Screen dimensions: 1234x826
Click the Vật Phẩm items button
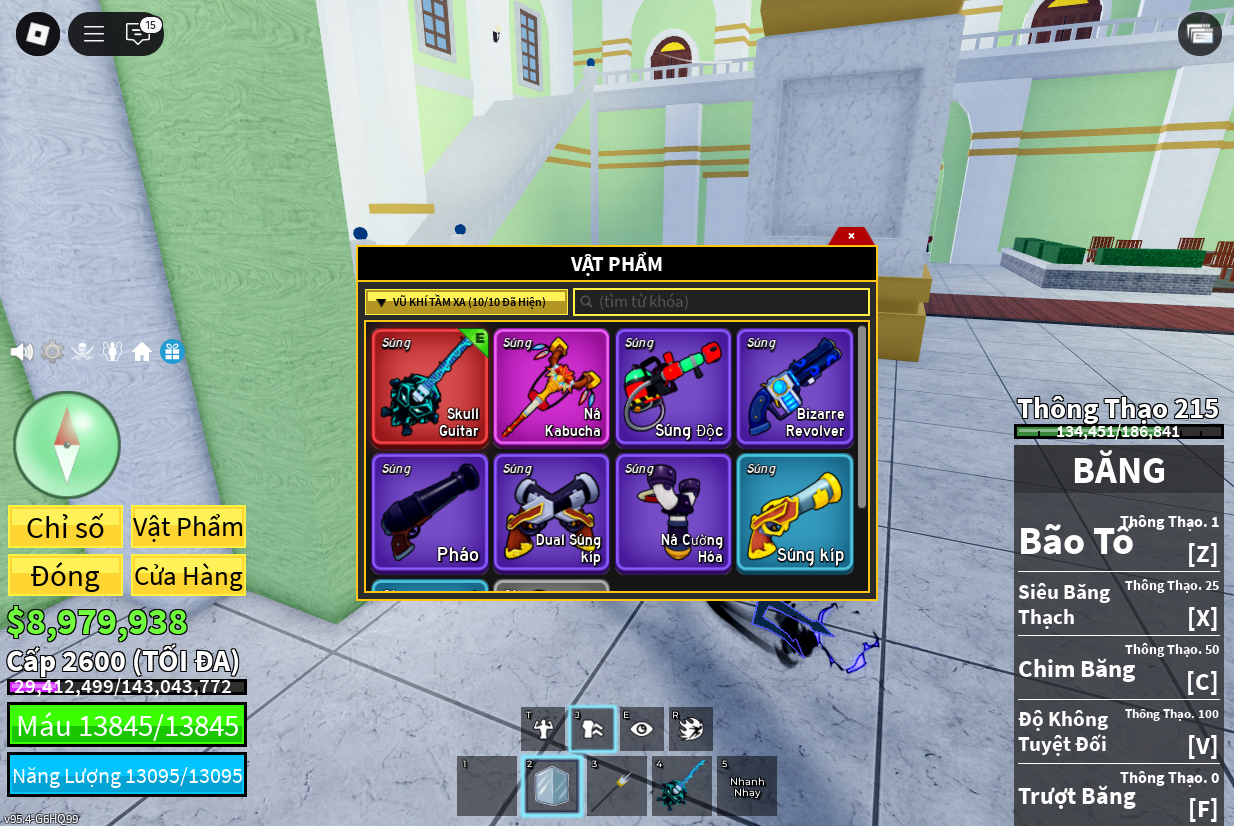(x=188, y=527)
